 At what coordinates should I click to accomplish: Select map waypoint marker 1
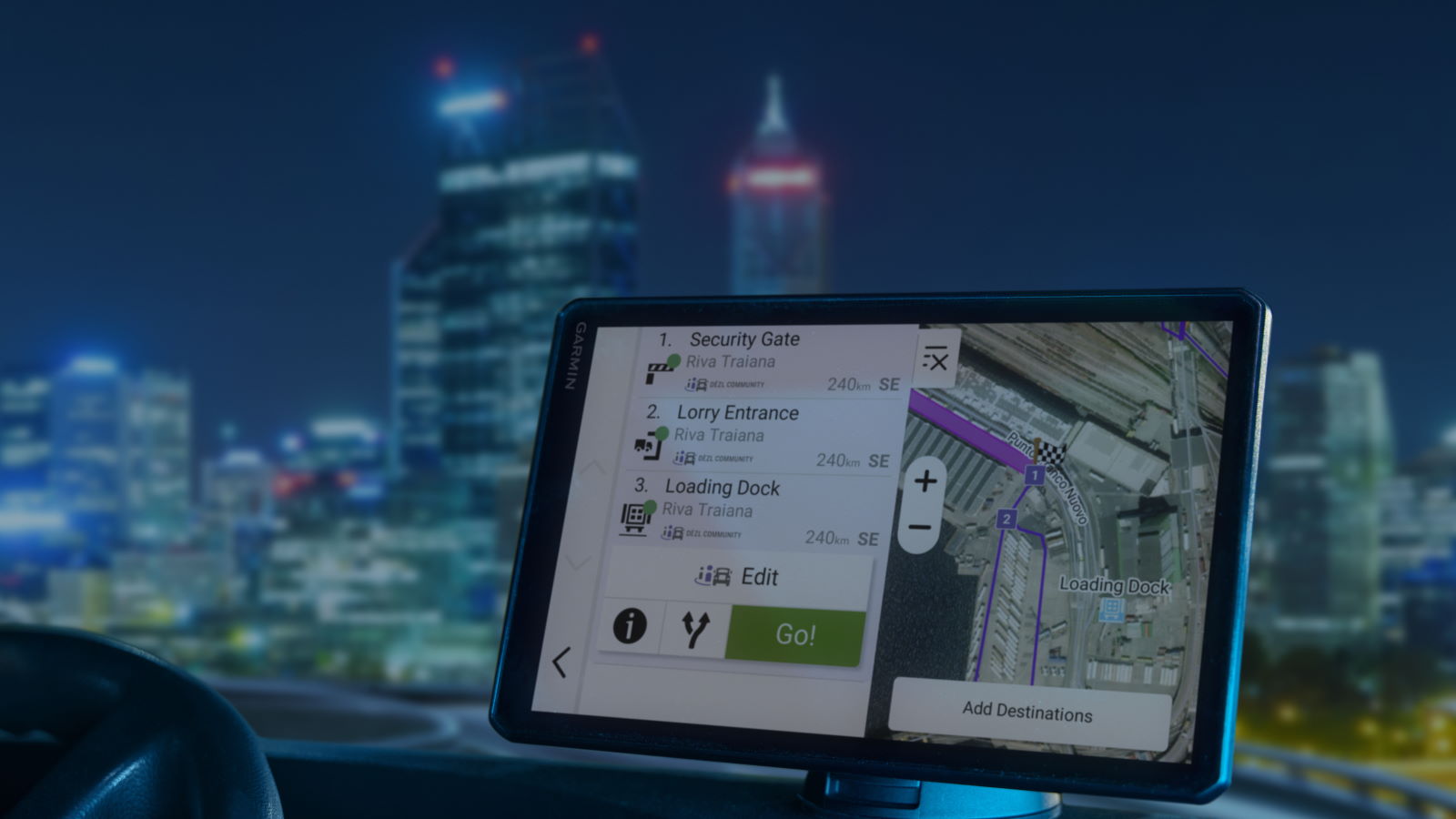click(x=1035, y=475)
